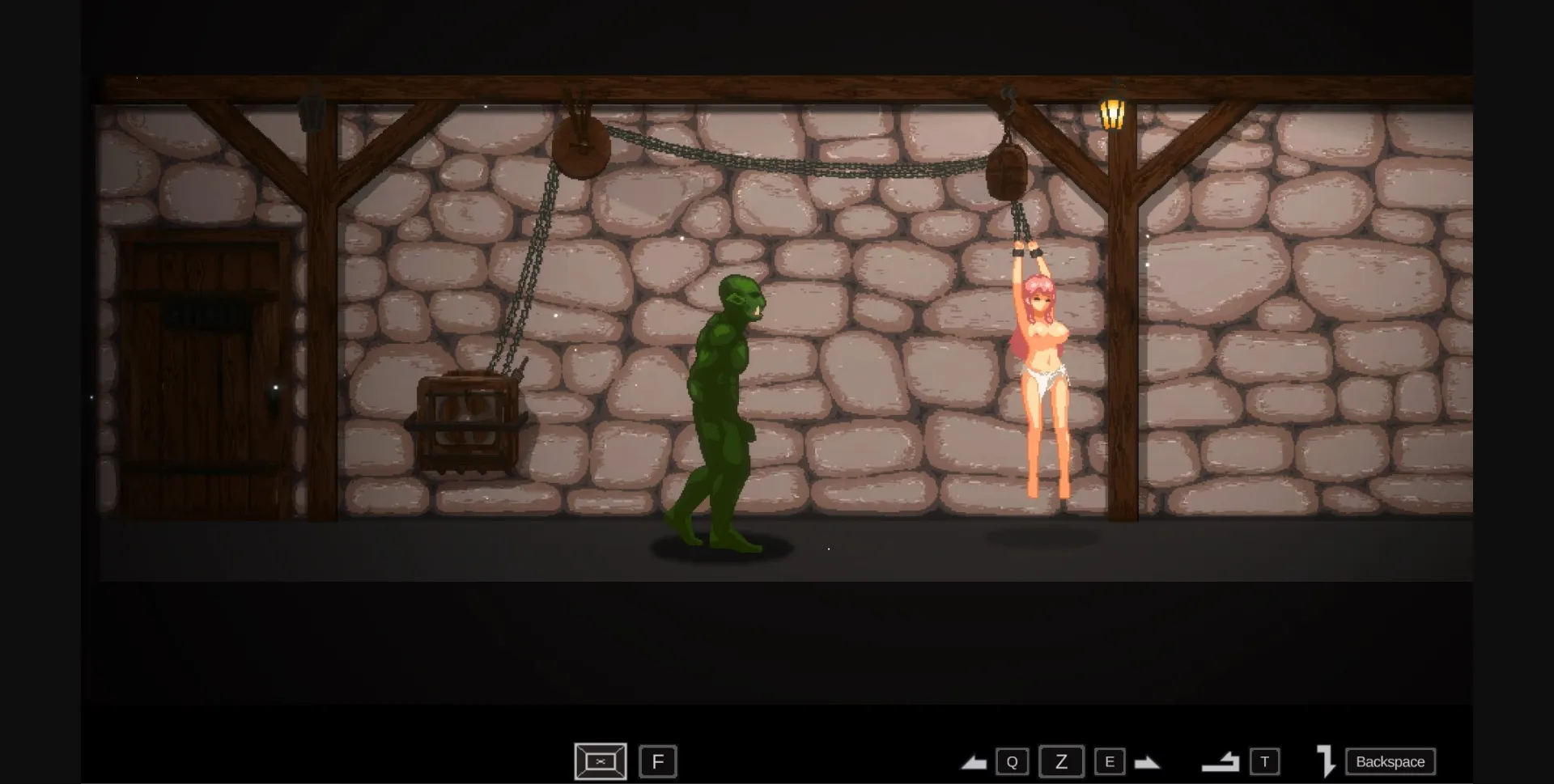Click the Q hotkey icon
Screen dimensions: 1554x784
[1013, 761]
